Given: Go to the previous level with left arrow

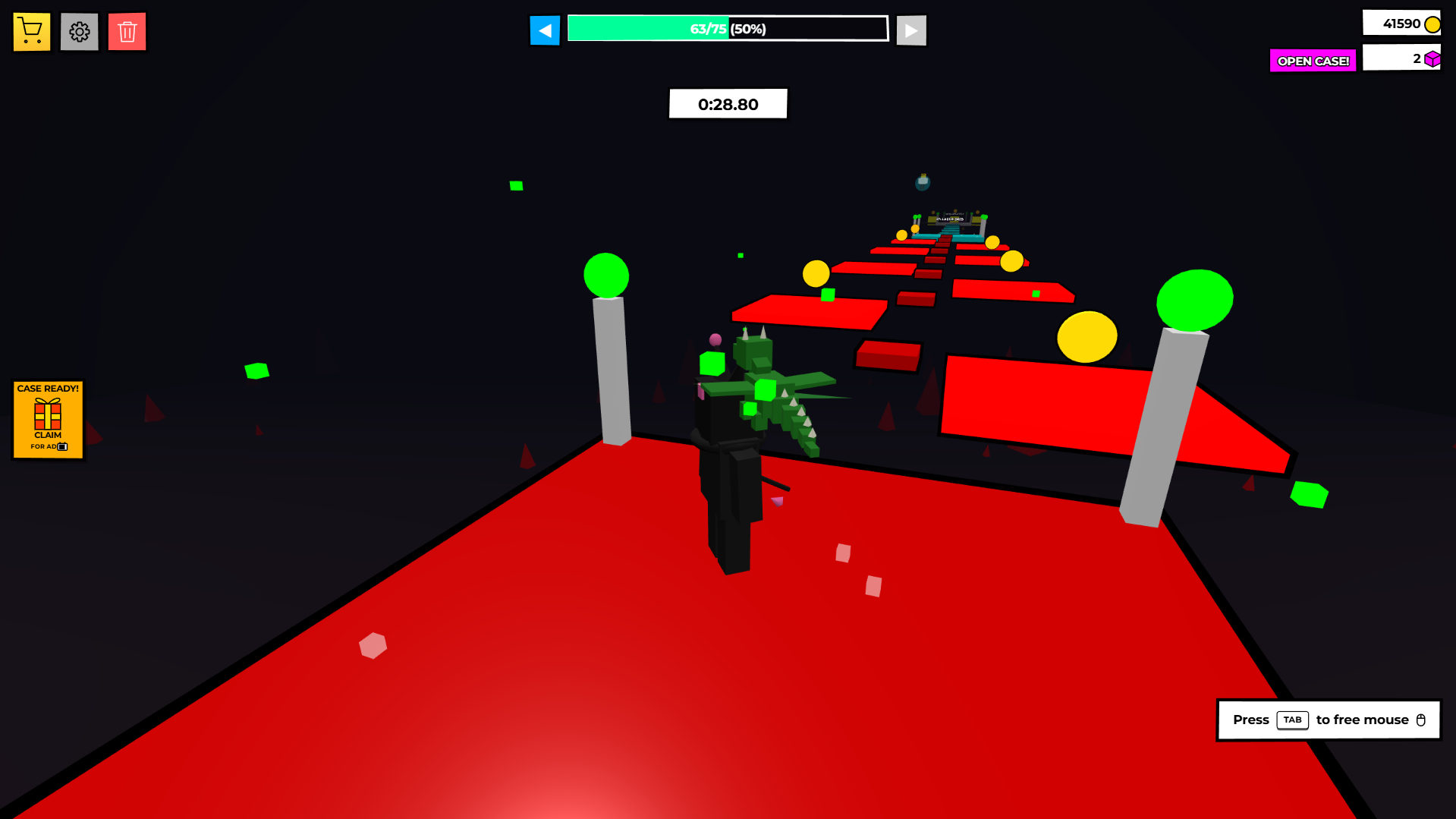Looking at the screenshot, I should 545,30.
